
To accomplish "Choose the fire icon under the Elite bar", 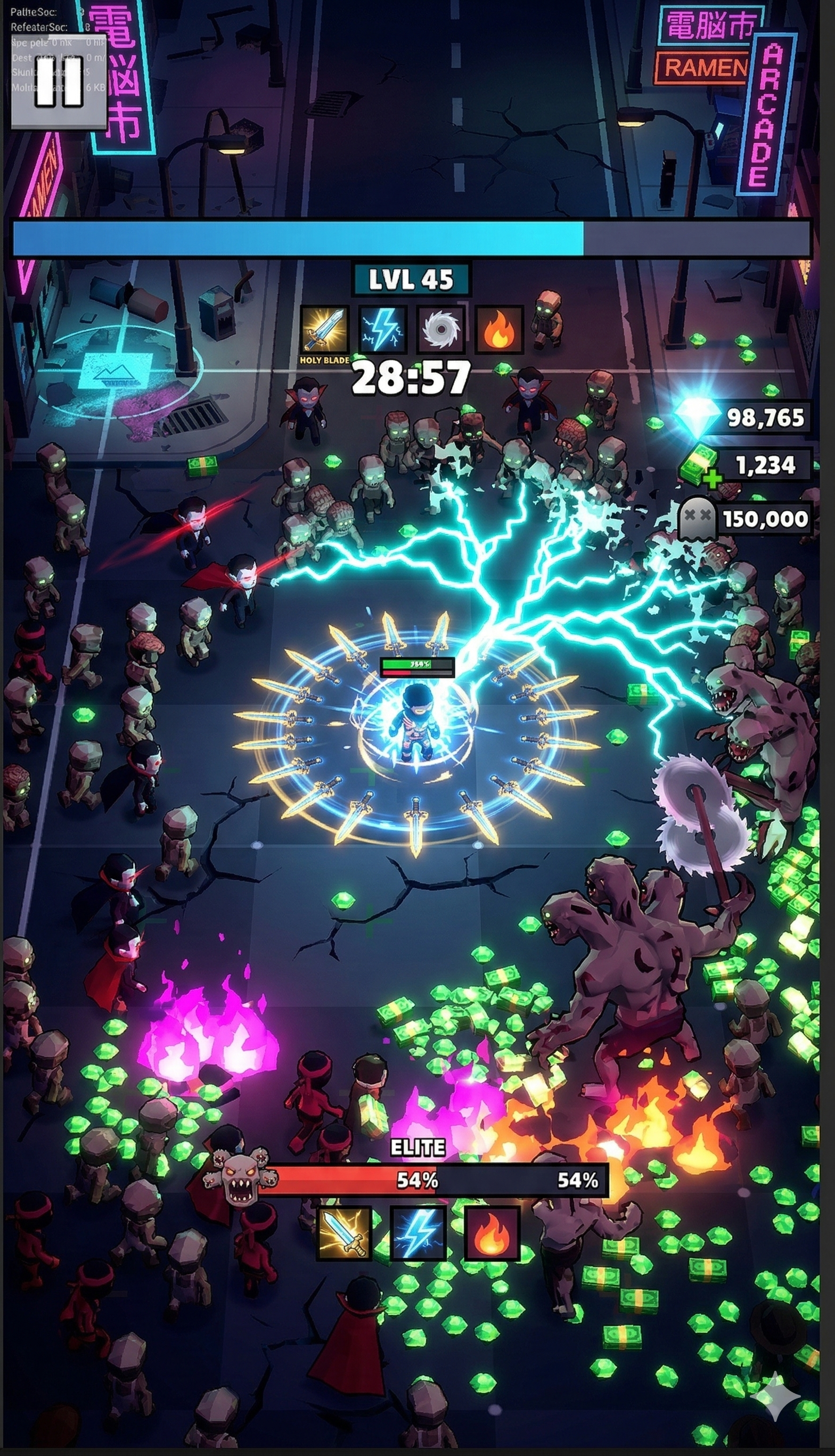I will (492, 1233).
